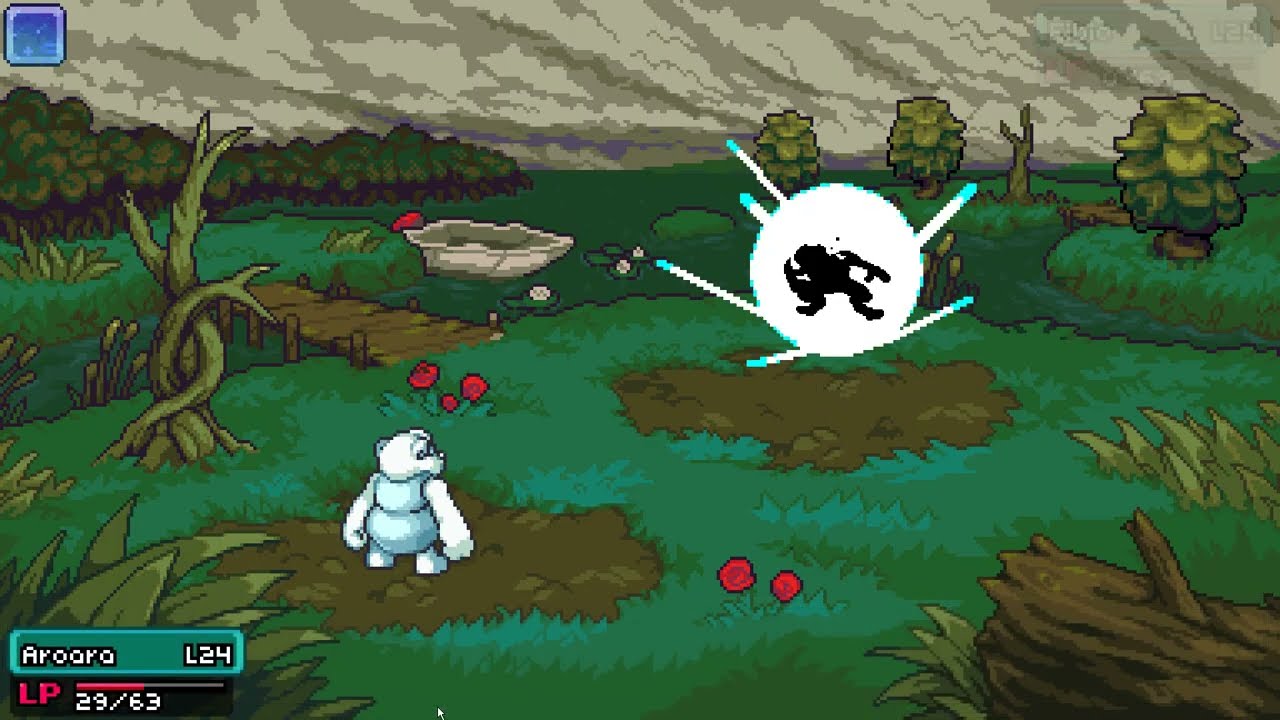Click the blue starry square icon
Screen dimensions: 1280x720
[x=35, y=35]
